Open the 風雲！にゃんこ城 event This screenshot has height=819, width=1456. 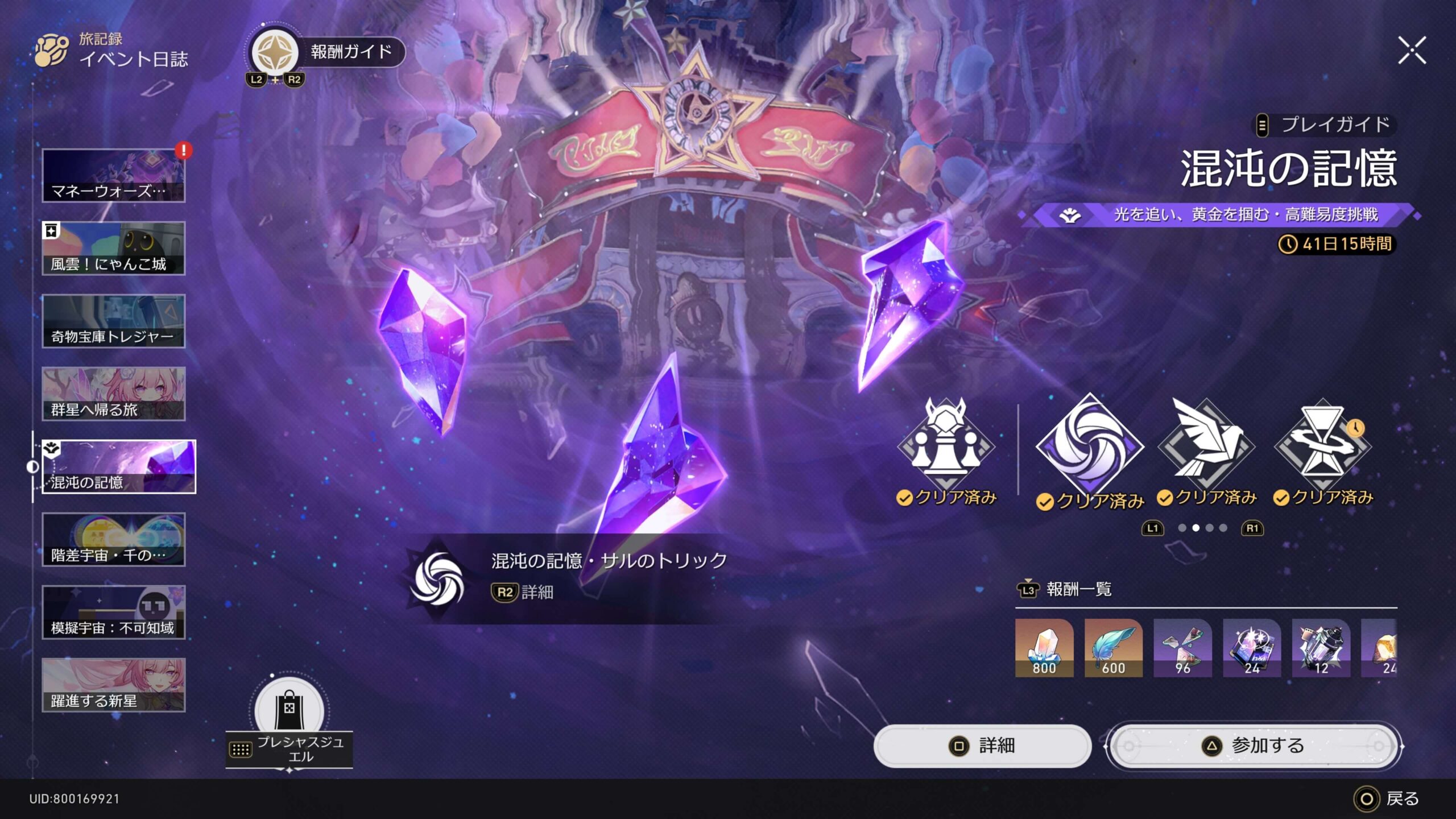114,249
